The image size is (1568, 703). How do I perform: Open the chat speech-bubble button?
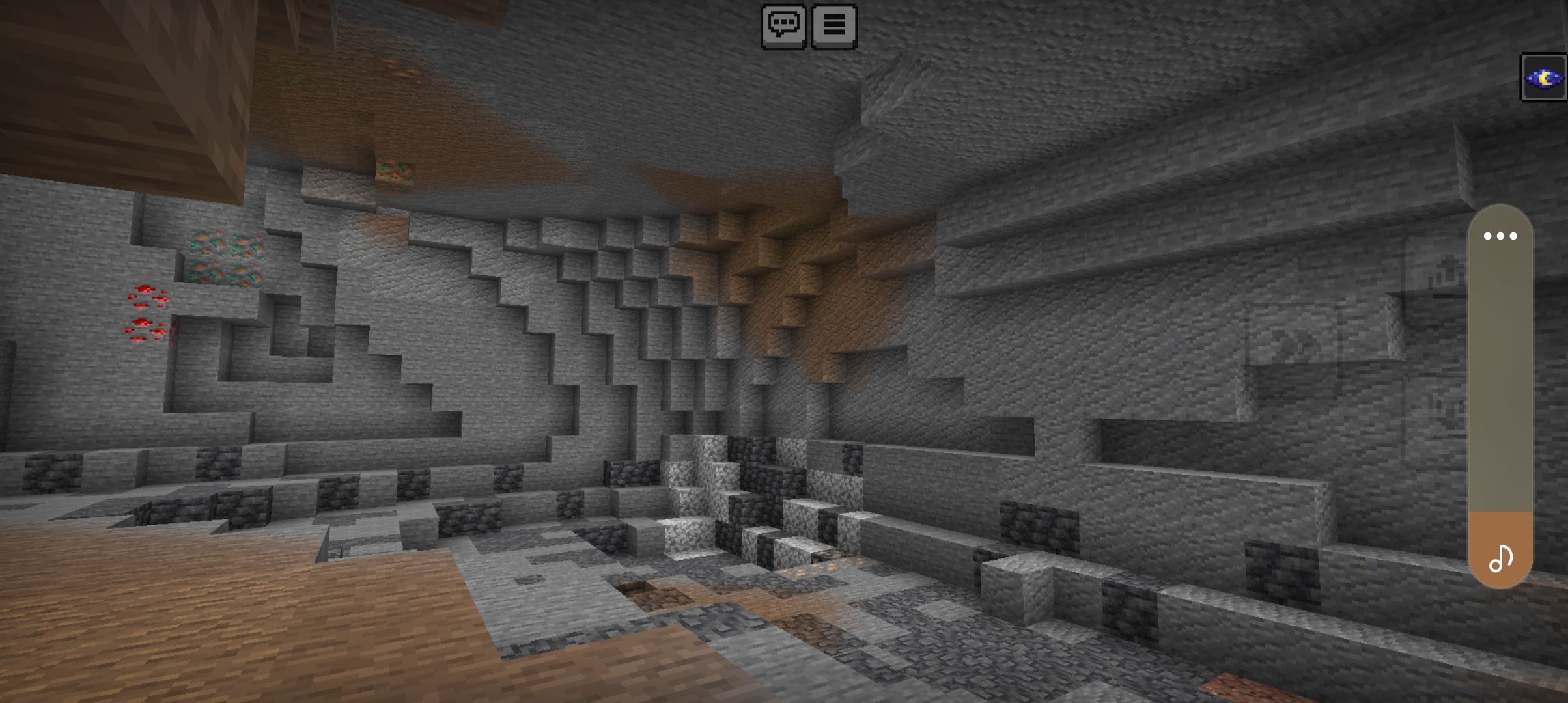pos(783,26)
